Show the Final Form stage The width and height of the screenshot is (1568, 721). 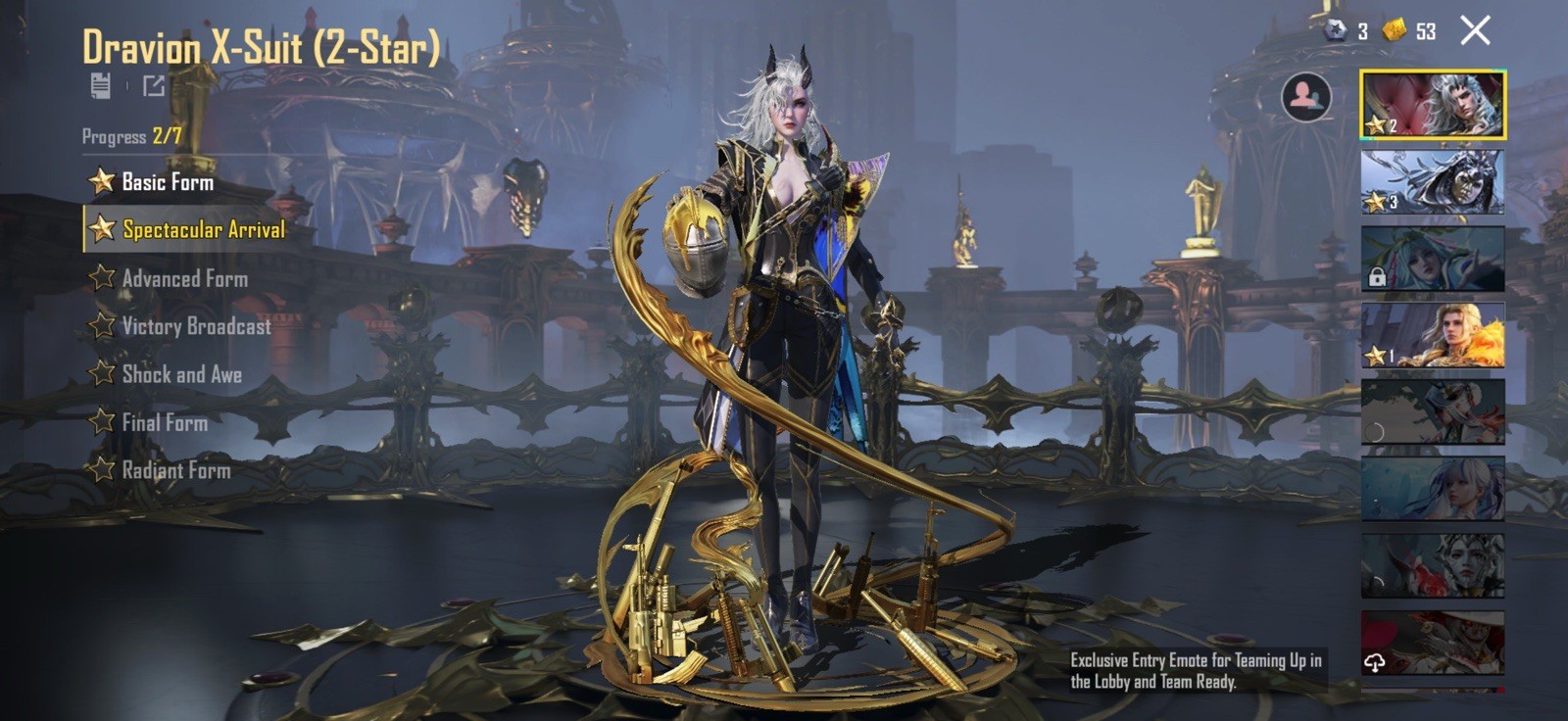164,422
